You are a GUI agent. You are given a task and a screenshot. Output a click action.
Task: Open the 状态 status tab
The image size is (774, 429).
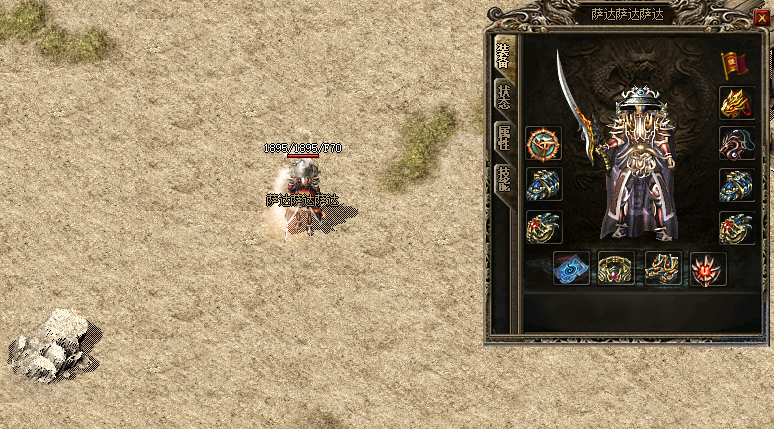tap(504, 96)
